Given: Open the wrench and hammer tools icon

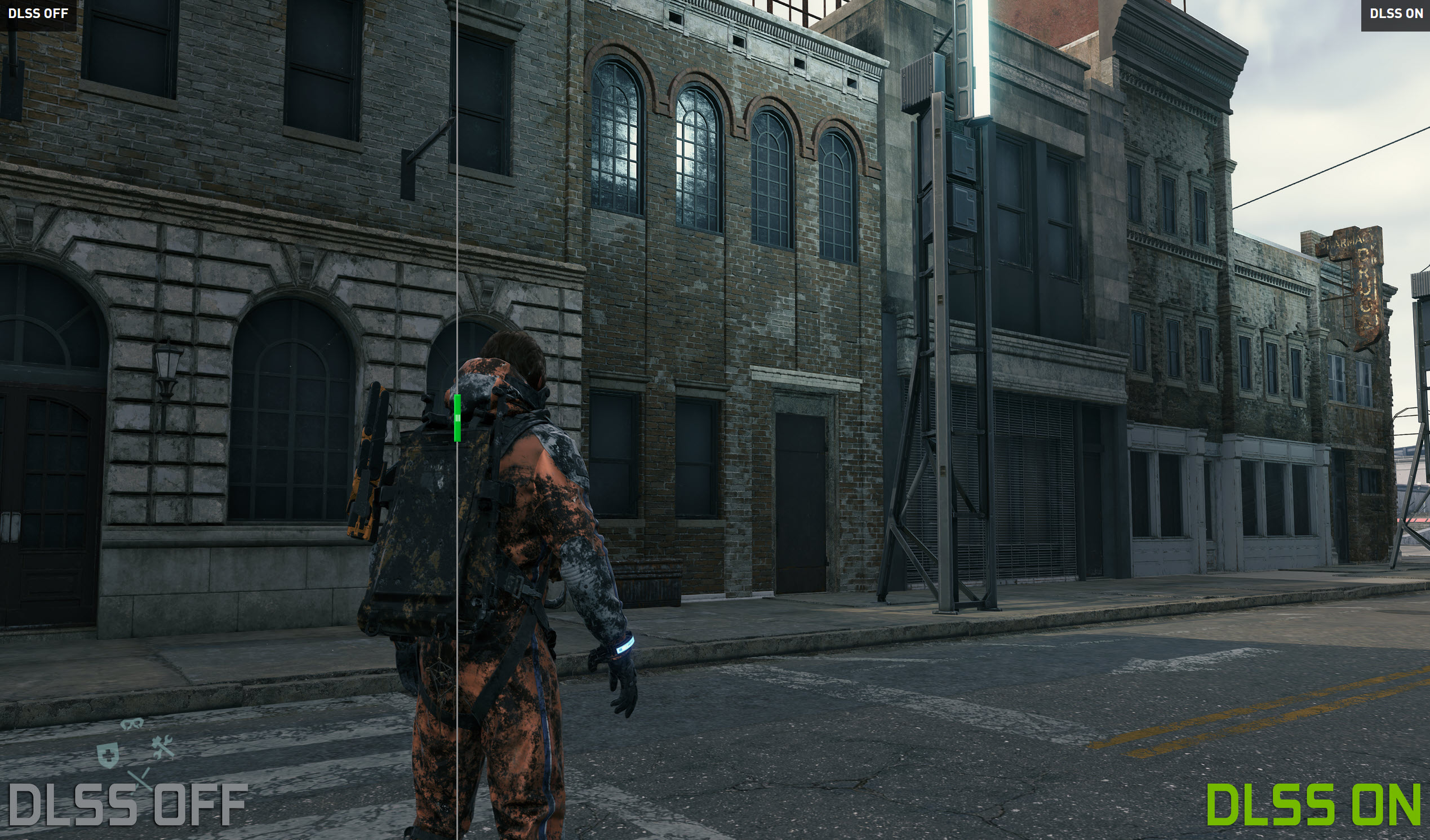Looking at the screenshot, I should [x=163, y=747].
